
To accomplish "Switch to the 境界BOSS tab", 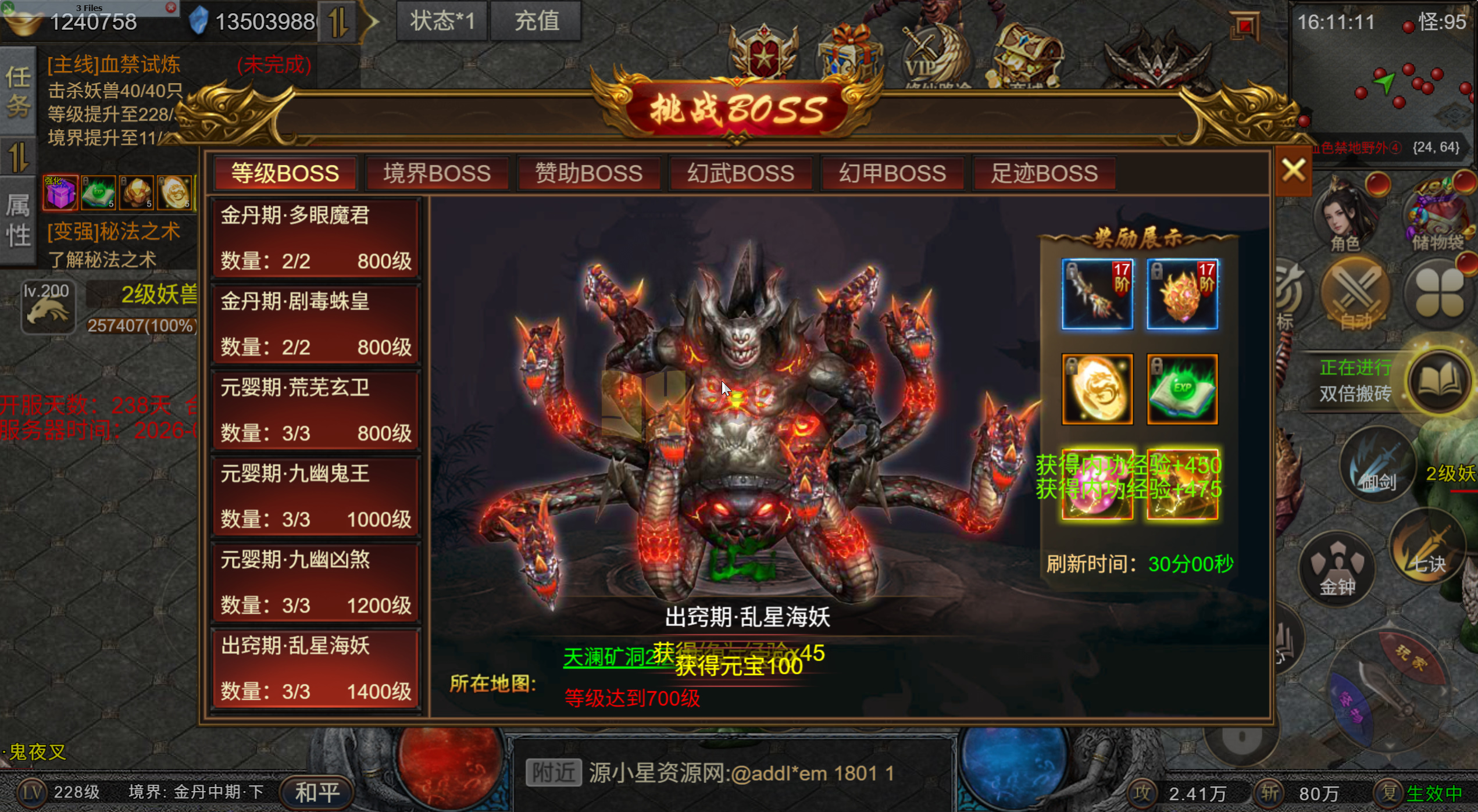I will (437, 173).
